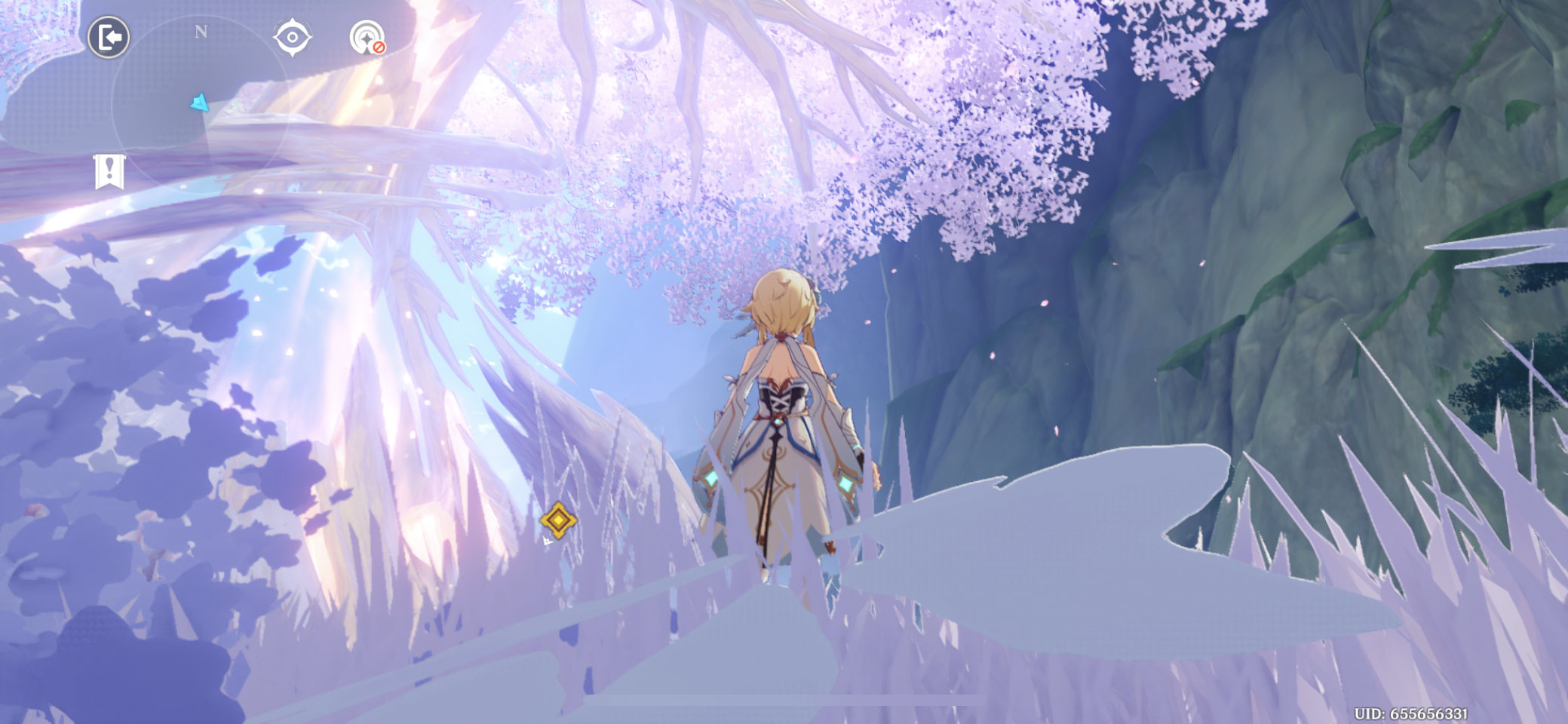Toggle the eye icon to hide quest tracking
This screenshot has height=724, width=1568.
pos(293,37)
